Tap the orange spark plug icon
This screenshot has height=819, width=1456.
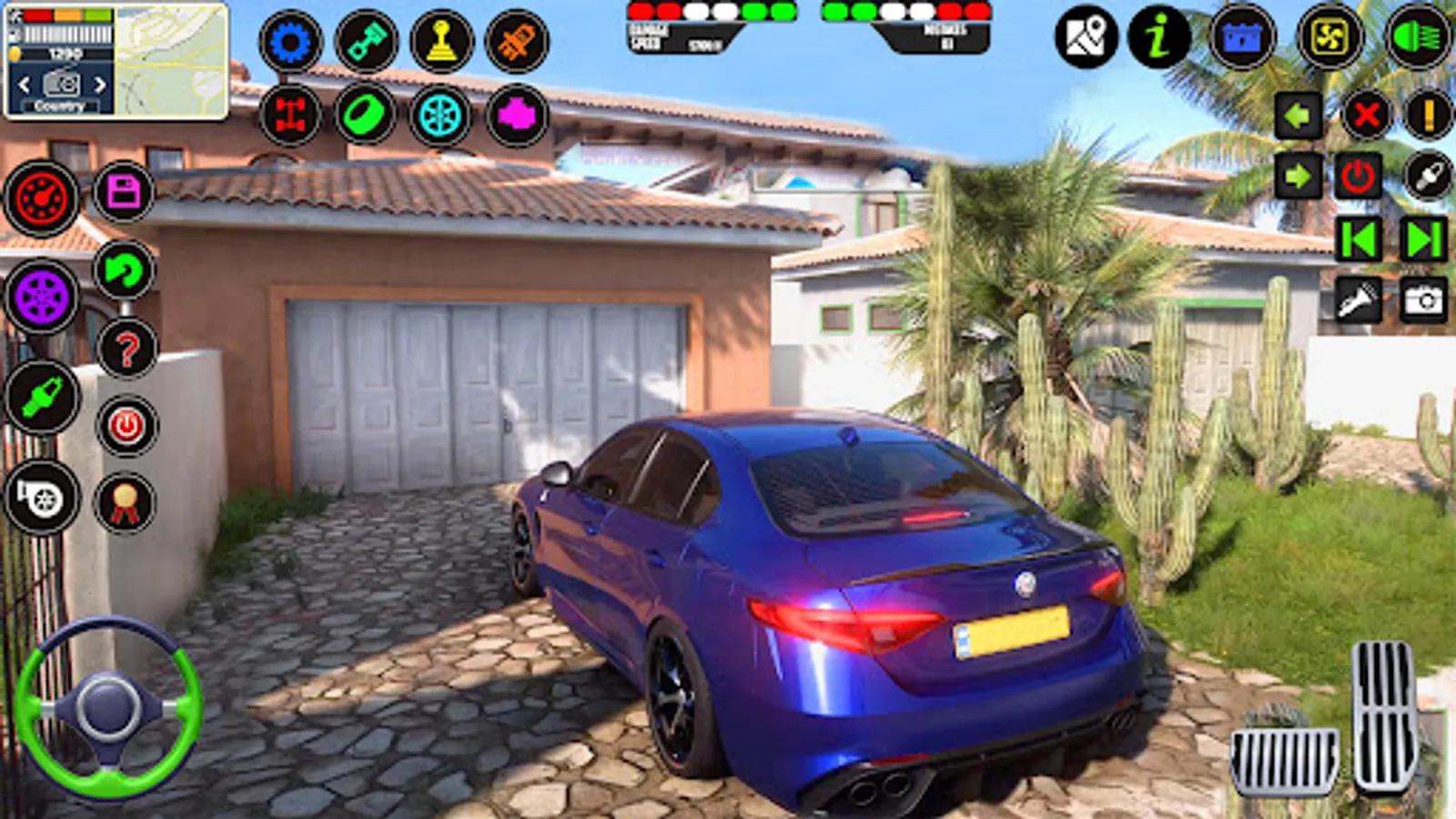coord(517,42)
